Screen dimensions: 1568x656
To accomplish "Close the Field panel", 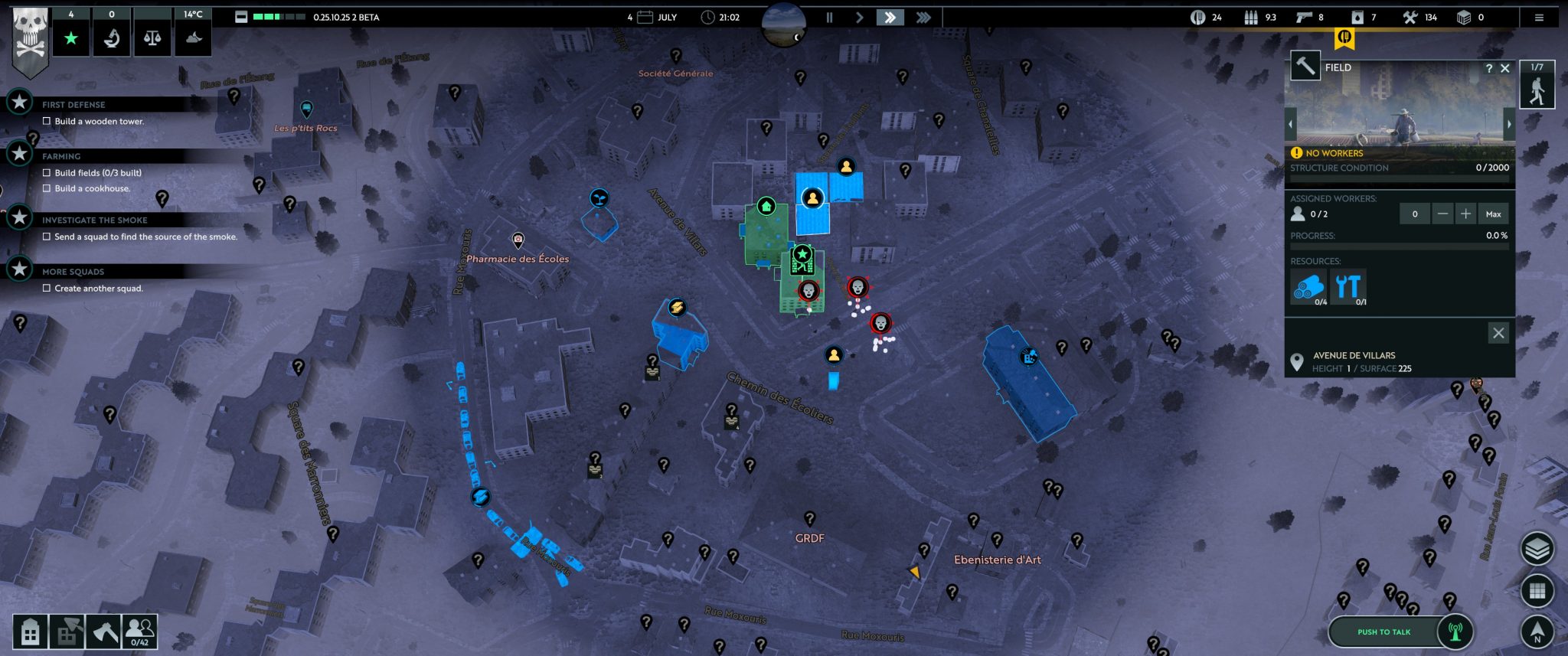I will coord(1505,68).
